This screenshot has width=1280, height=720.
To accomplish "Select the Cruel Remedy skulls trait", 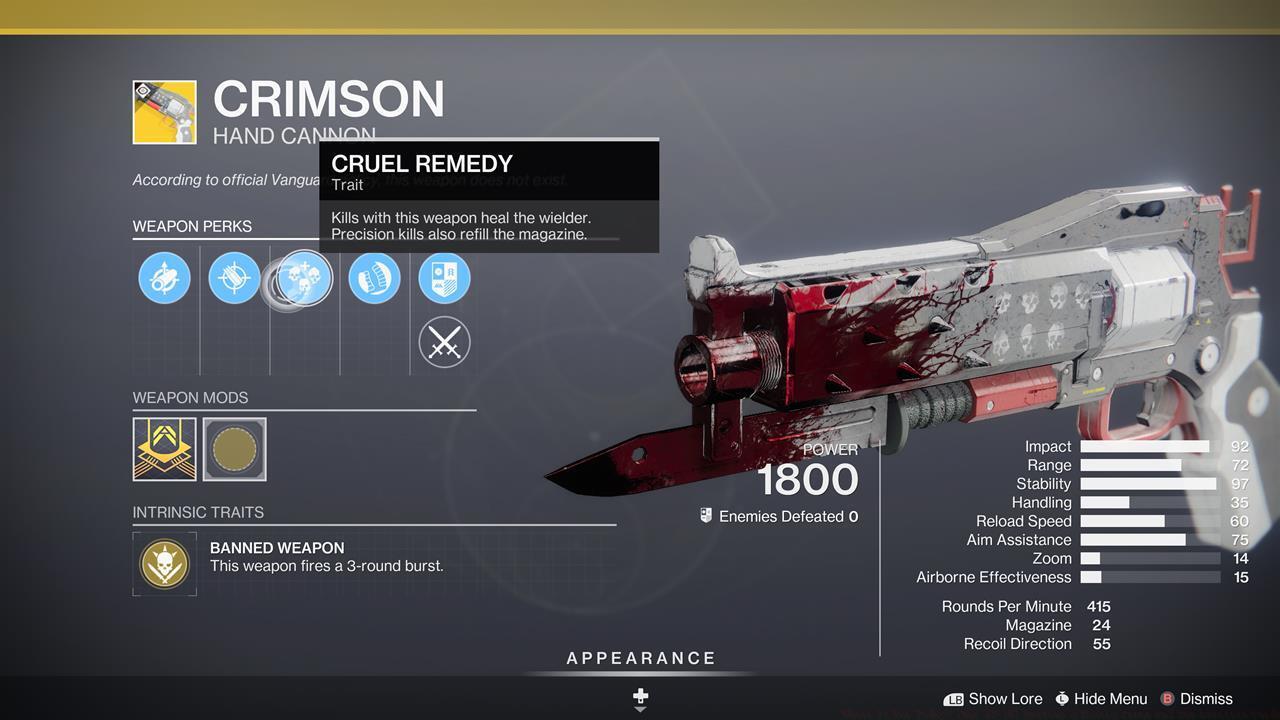I will click(x=304, y=278).
